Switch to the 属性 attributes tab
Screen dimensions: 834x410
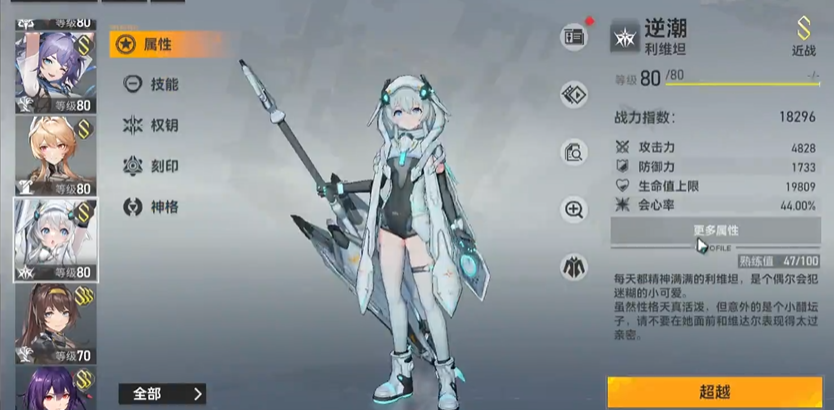[160, 44]
